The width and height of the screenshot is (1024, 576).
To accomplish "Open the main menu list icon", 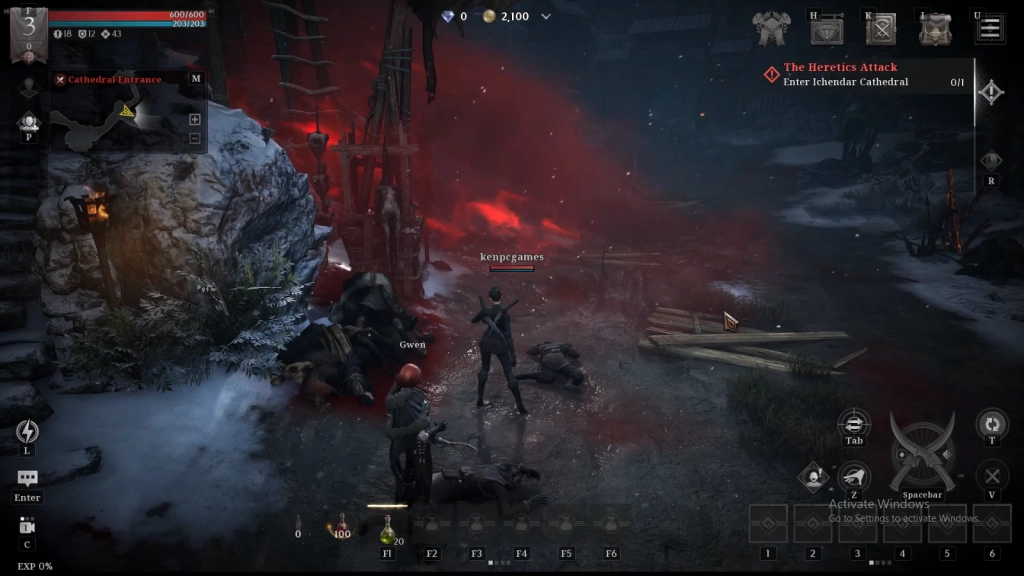I will tap(990, 28).
